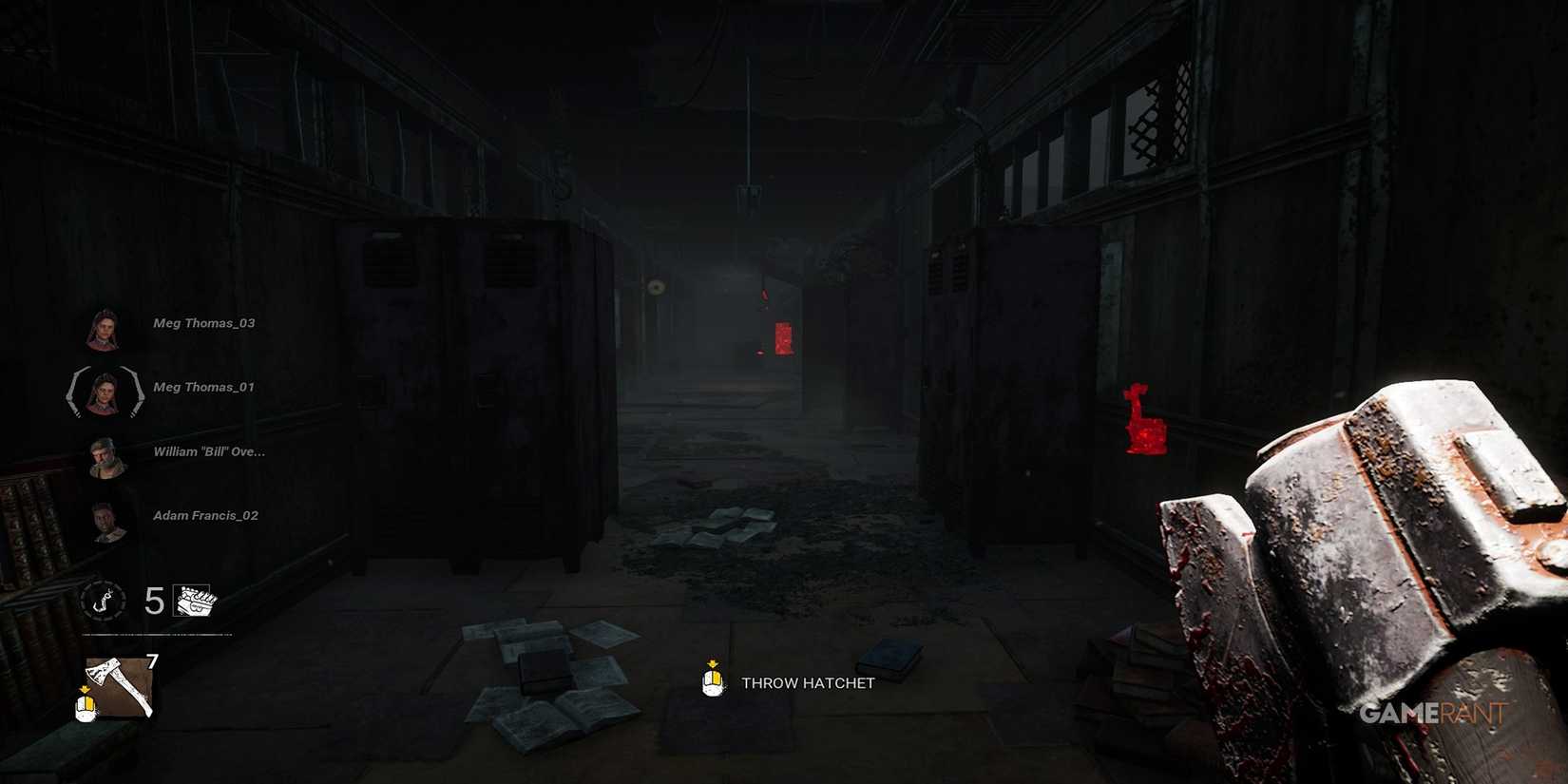Click the William "Bill" Ove... truncated name

click(x=209, y=451)
